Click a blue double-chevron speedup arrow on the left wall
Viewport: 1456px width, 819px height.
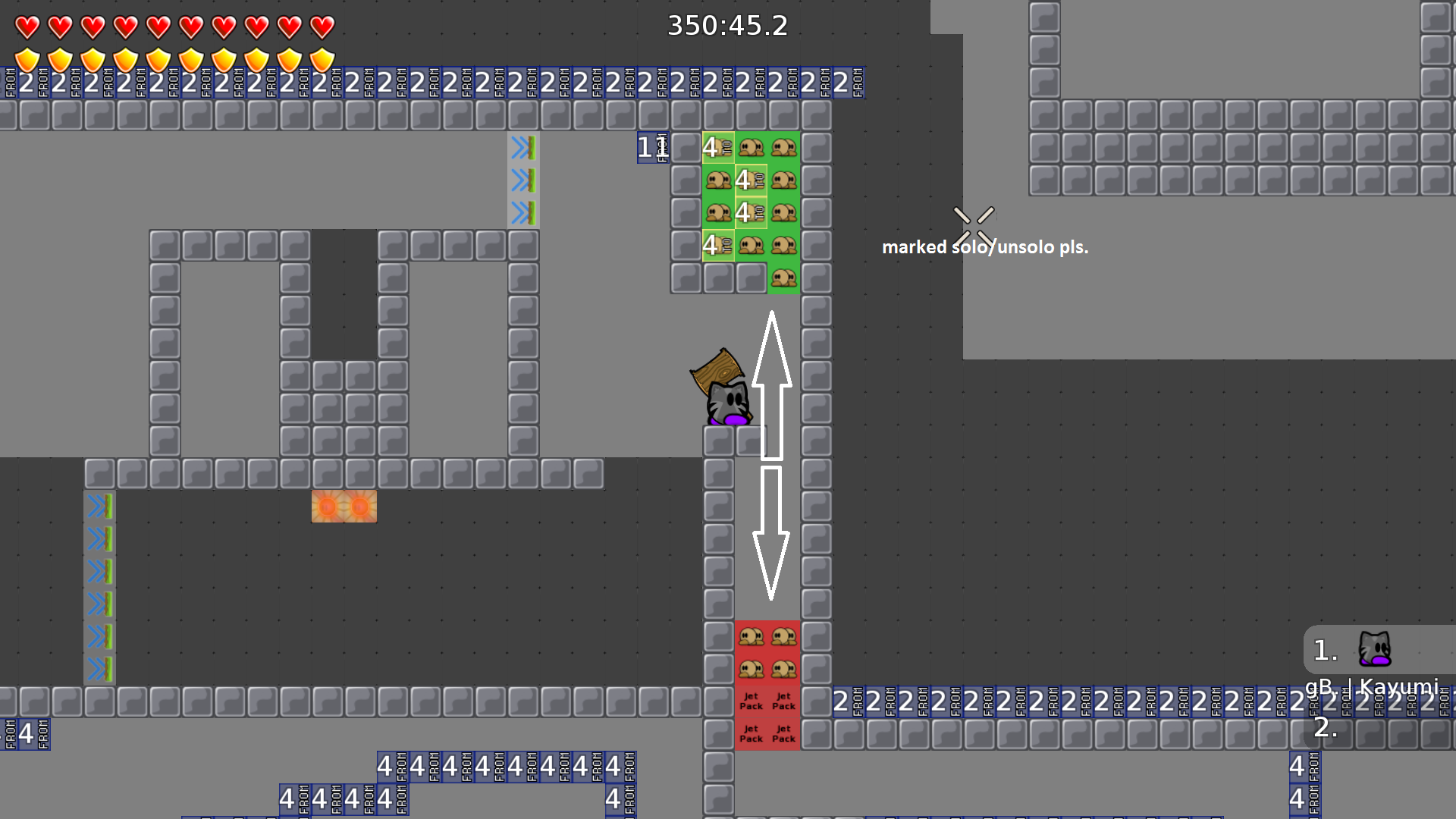point(98,539)
